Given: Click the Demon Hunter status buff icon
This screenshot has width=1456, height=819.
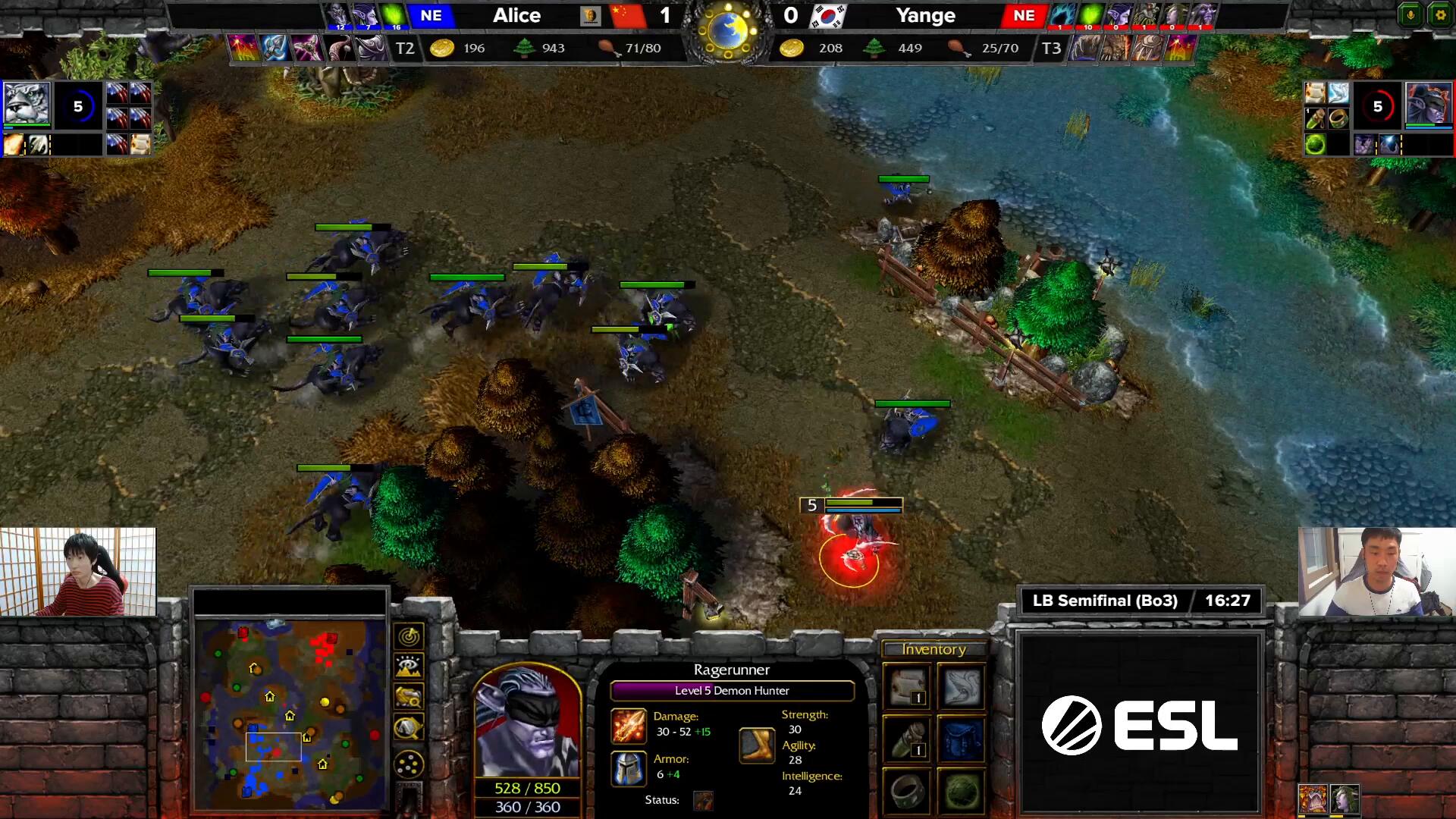Looking at the screenshot, I should [x=703, y=800].
